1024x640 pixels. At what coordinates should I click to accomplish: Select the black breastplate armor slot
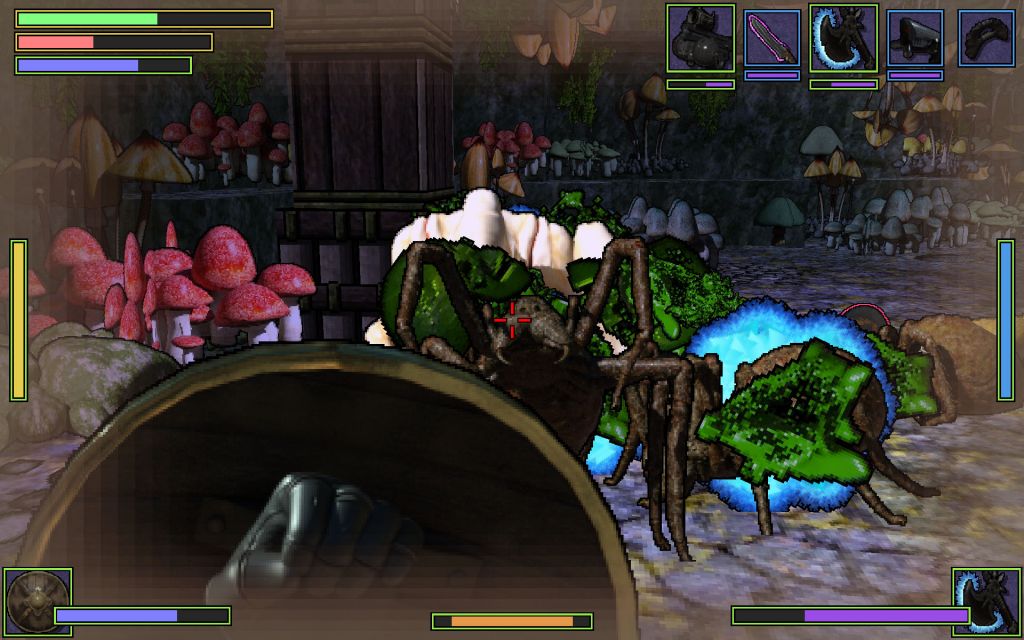tap(700, 38)
